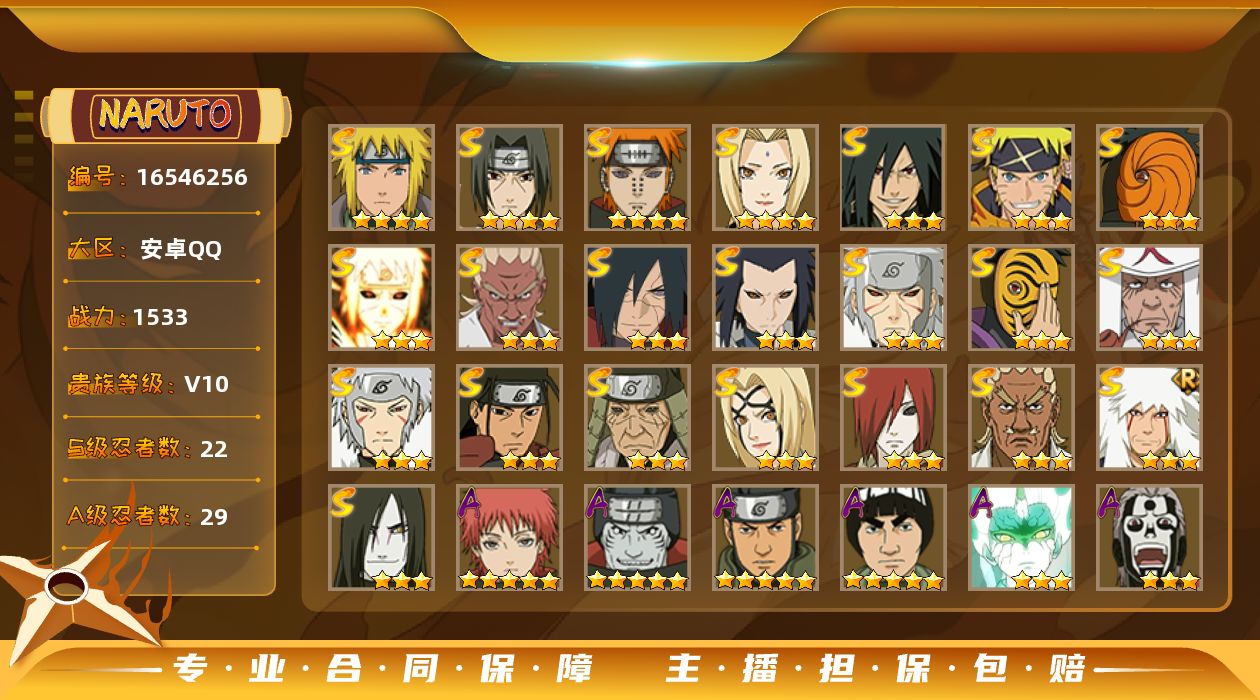Select Tobi with the orange spiral mask
Viewport: 1260px width, 700px height.
point(1149,177)
